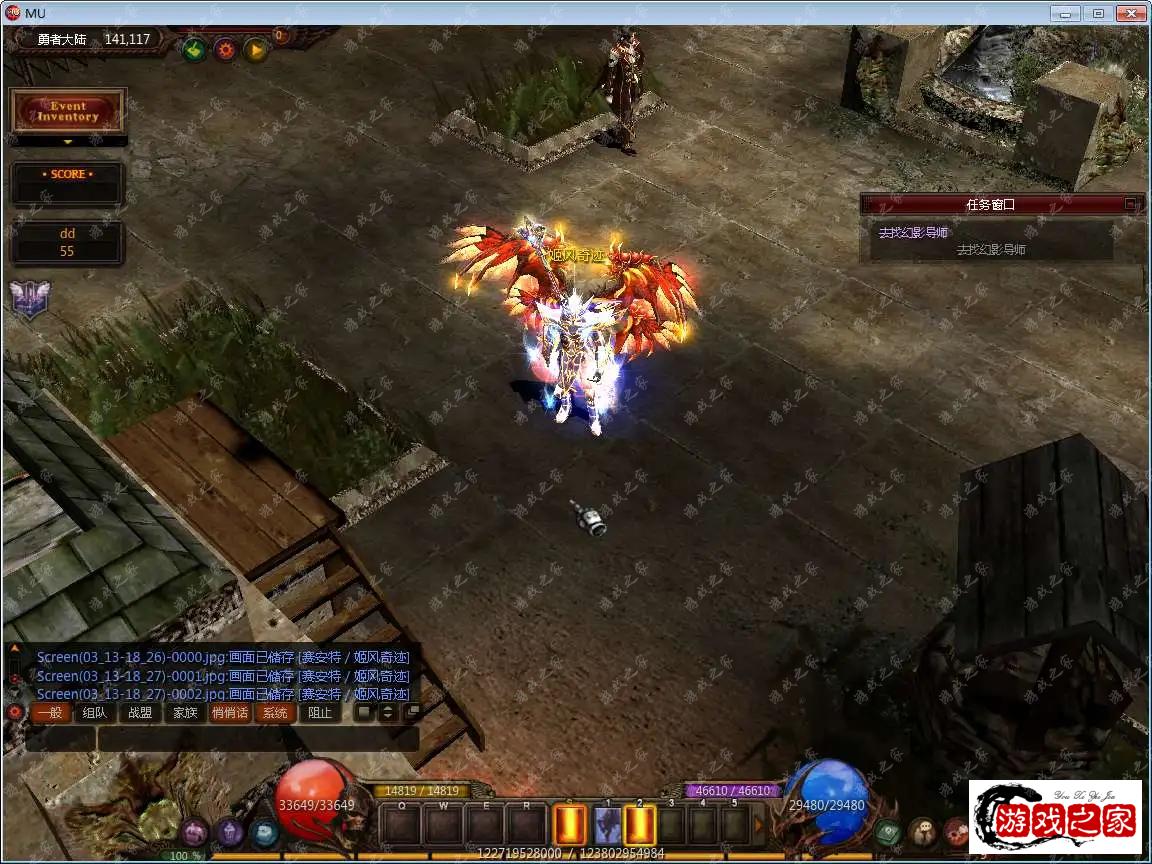Screen dimensions: 1152x864
Task: Switch to the 战盟 chat tab
Action: click(x=140, y=713)
